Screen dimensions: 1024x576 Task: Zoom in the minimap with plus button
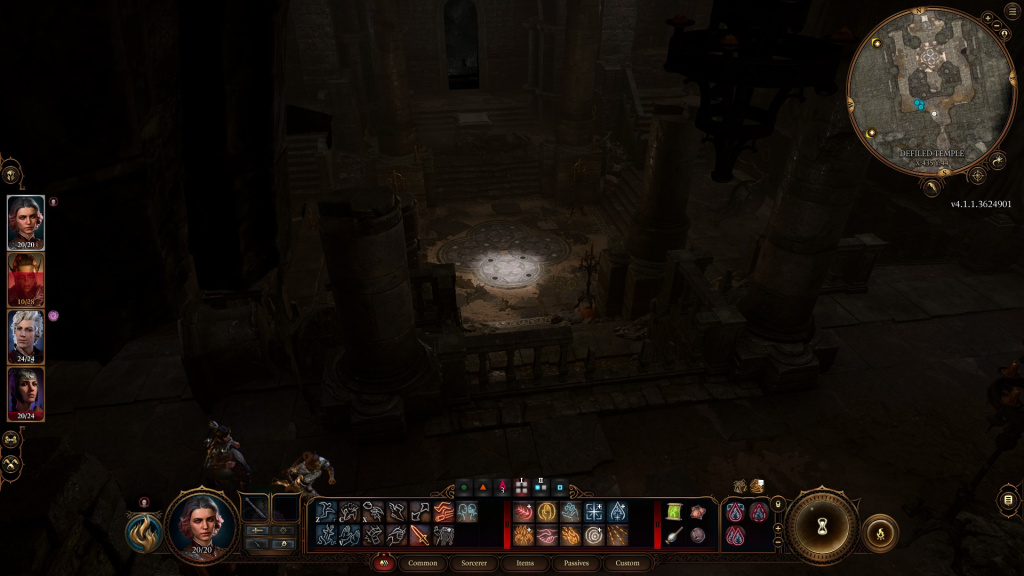986,18
